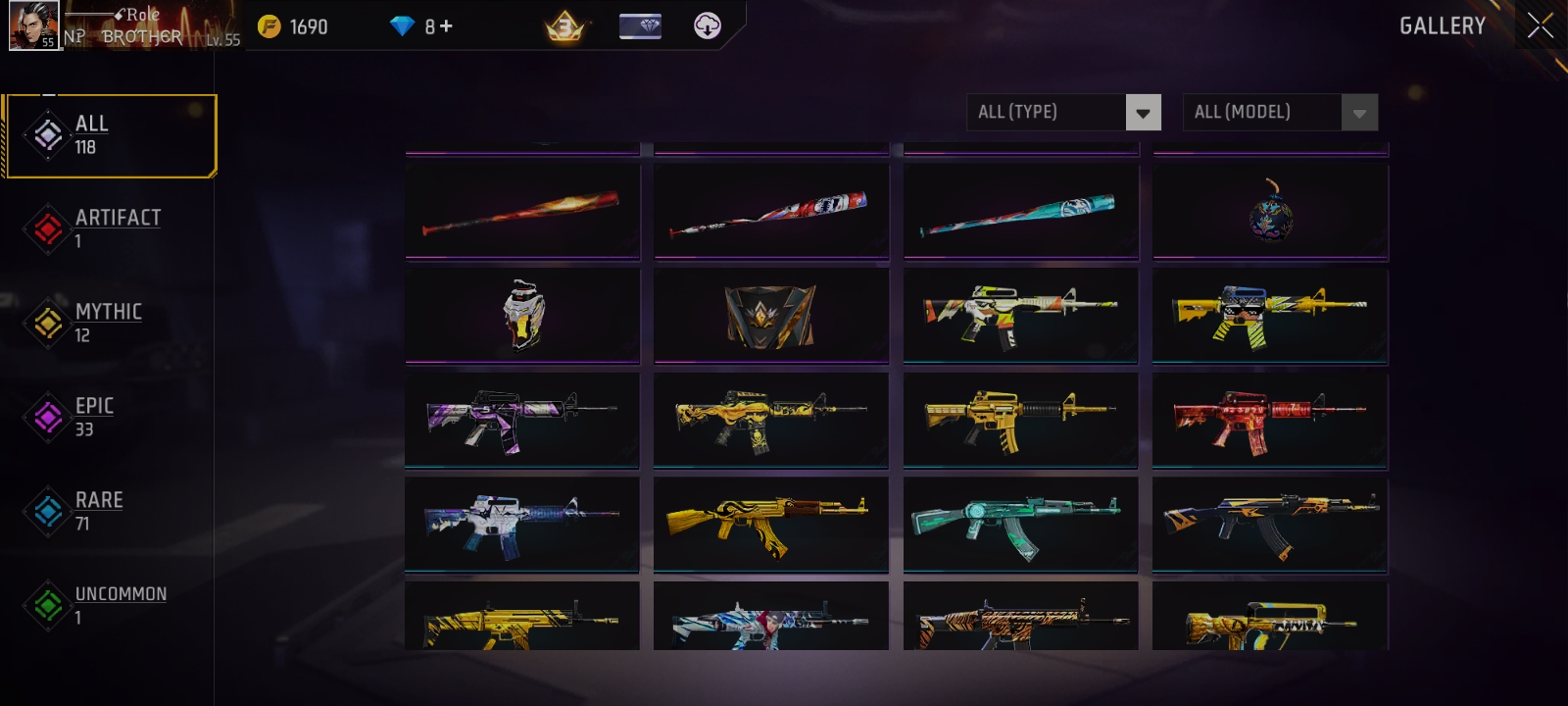
Task: Click the Epic purple diamond icon
Action: point(47,415)
